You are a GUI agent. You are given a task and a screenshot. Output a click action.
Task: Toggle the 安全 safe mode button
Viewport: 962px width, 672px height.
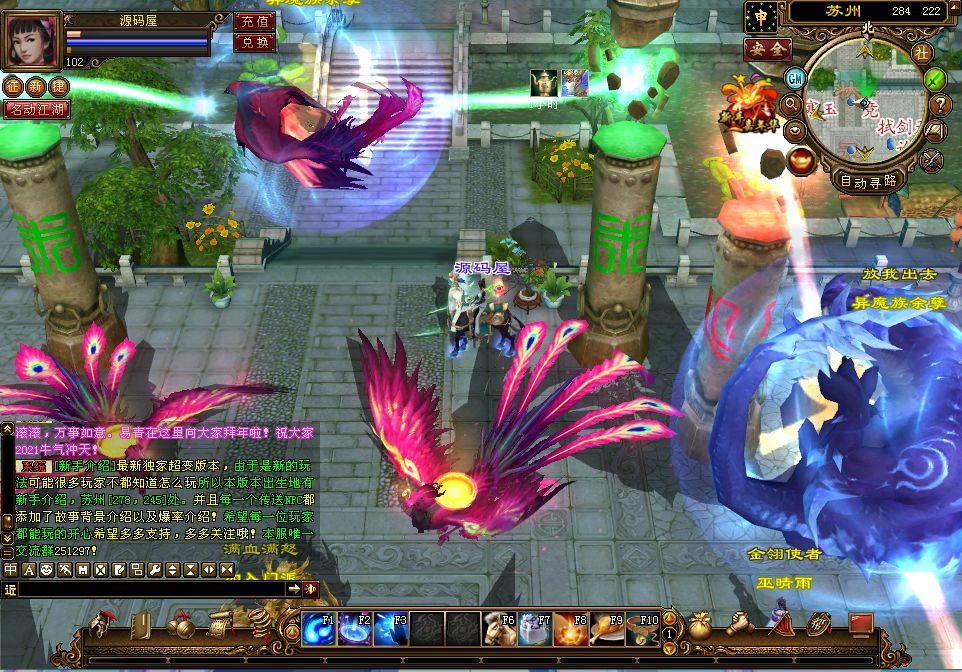point(767,48)
